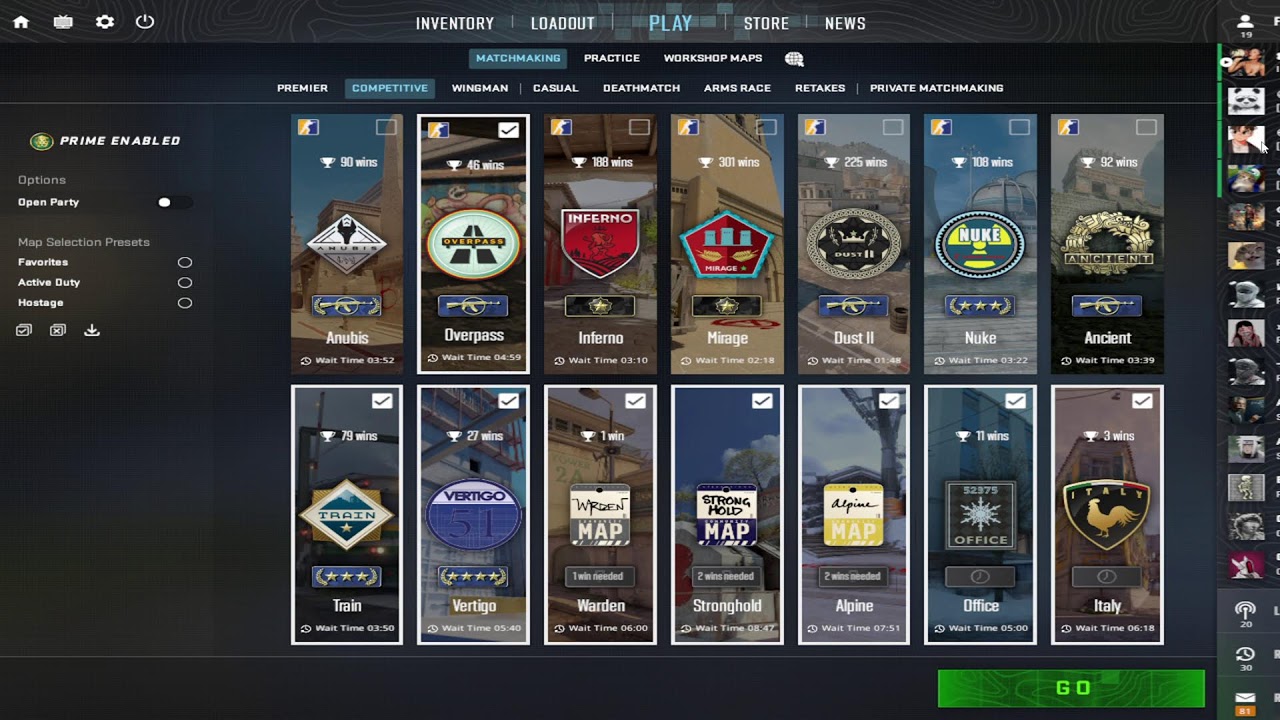Open the Inventory menu
The width and height of the screenshot is (1280, 720).
(455, 23)
